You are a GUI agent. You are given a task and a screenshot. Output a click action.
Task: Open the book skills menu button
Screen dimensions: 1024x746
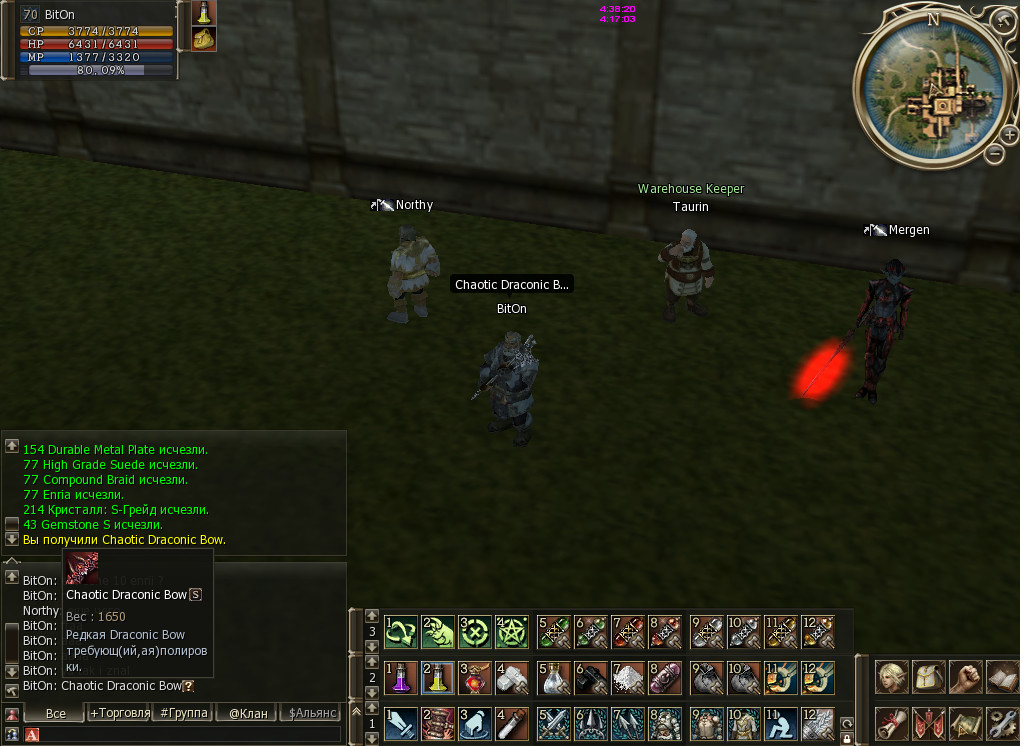click(1002, 677)
